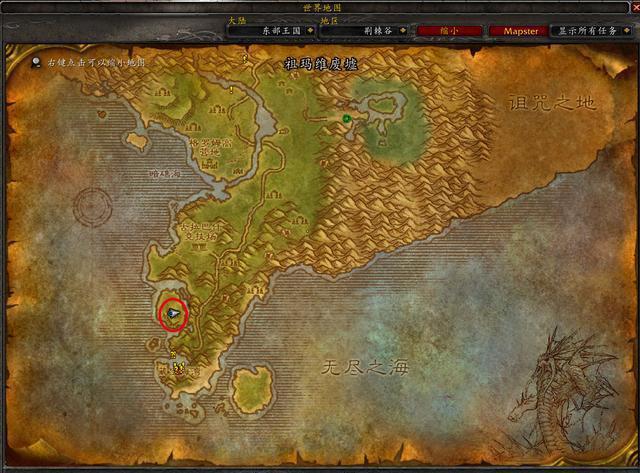Select the green dot marker near 祖玛维废墟
Viewport: 640px width, 473px height.
click(x=346, y=119)
